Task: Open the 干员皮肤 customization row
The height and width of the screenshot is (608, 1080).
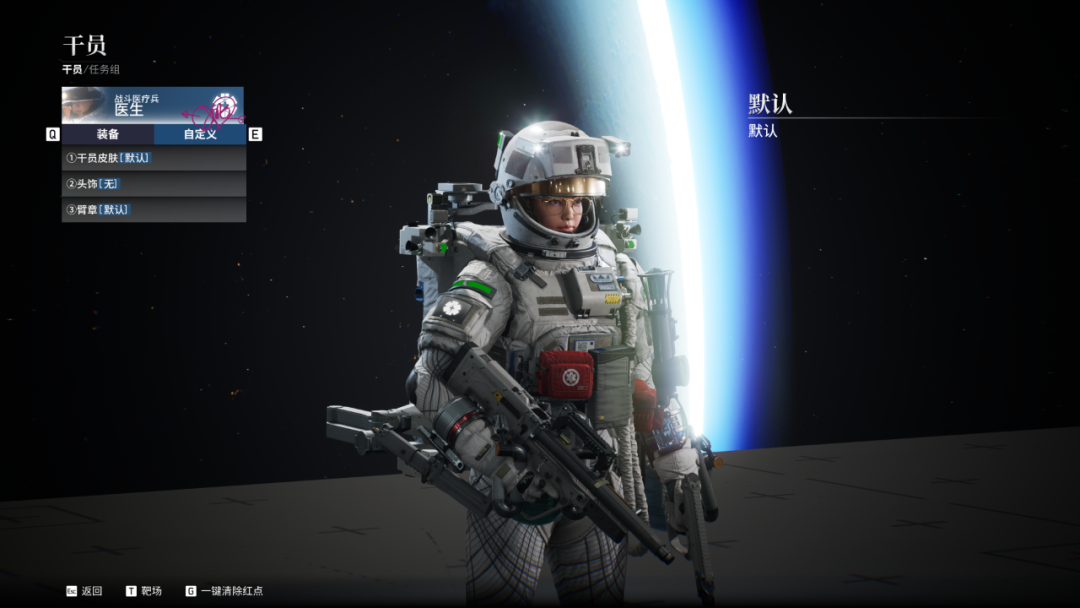Action: 153,158
